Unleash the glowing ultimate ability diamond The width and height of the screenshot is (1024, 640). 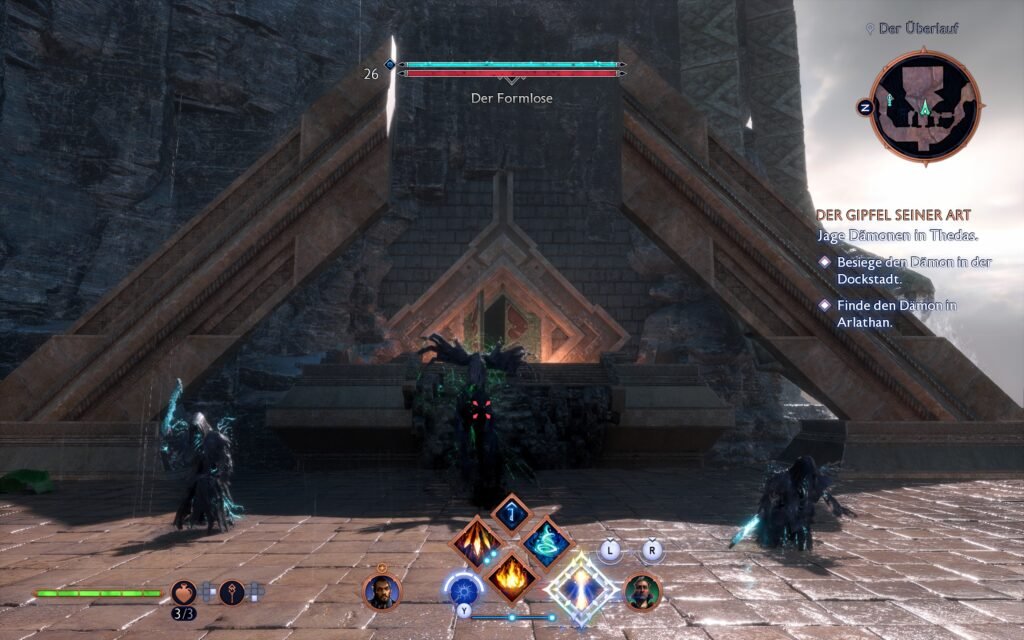(x=581, y=590)
